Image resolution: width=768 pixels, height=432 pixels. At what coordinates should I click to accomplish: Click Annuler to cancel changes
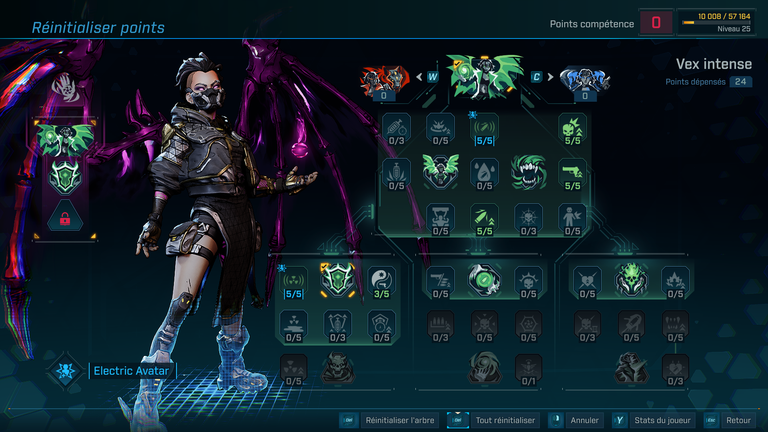[x=584, y=421]
